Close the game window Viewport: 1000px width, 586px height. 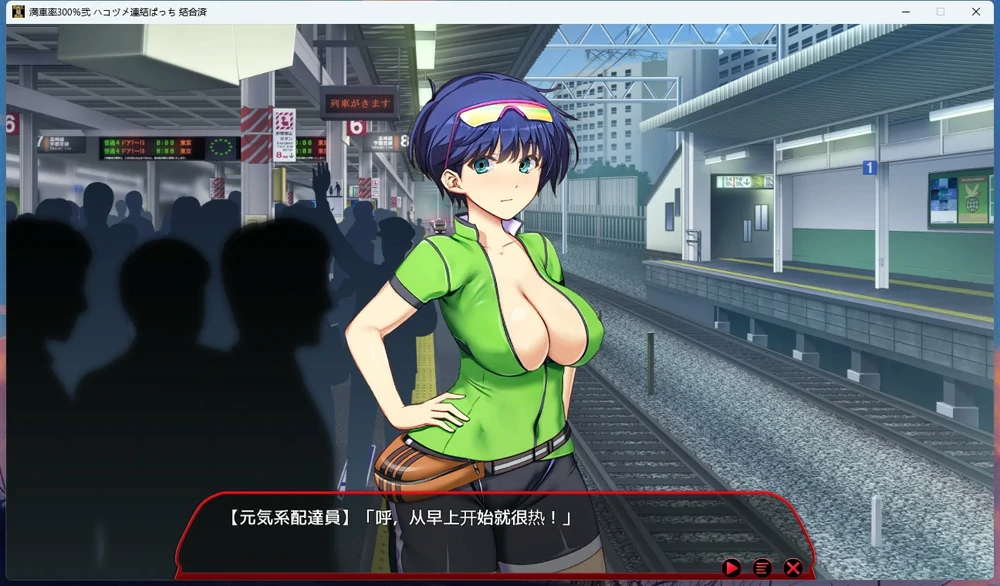976,11
